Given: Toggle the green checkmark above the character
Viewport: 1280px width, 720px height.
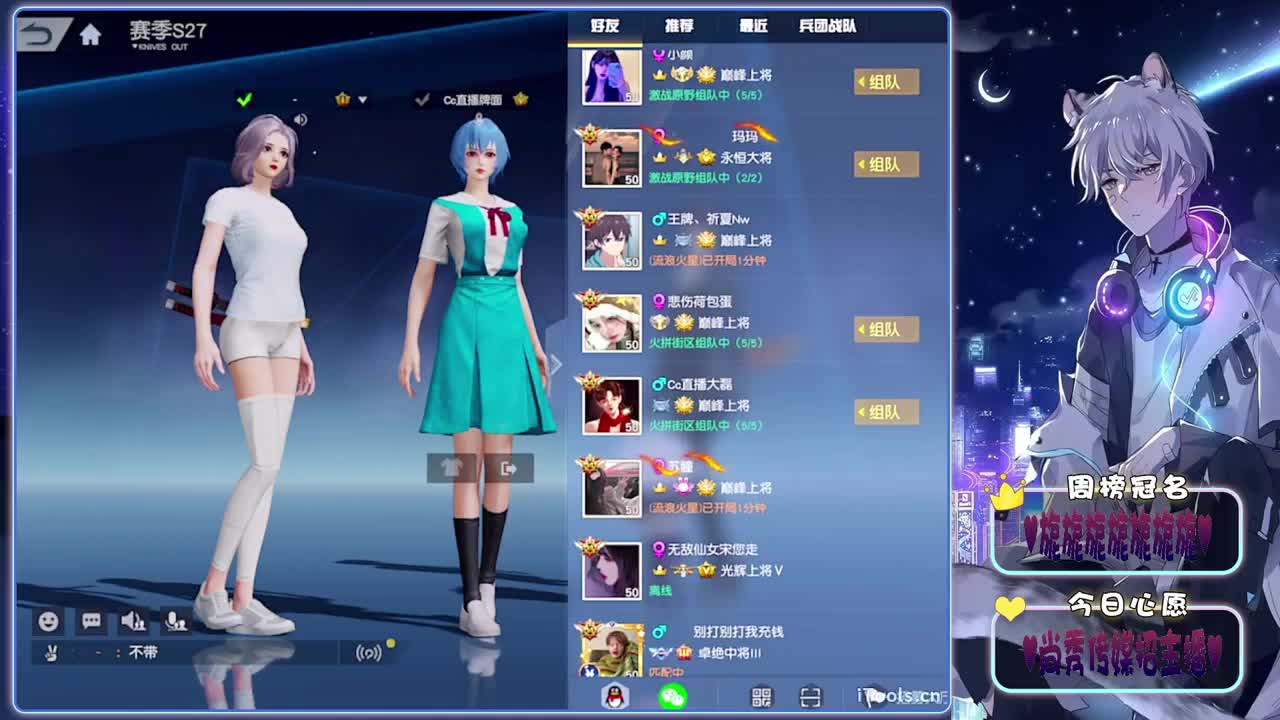Looking at the screenshot, I should 243,99.
